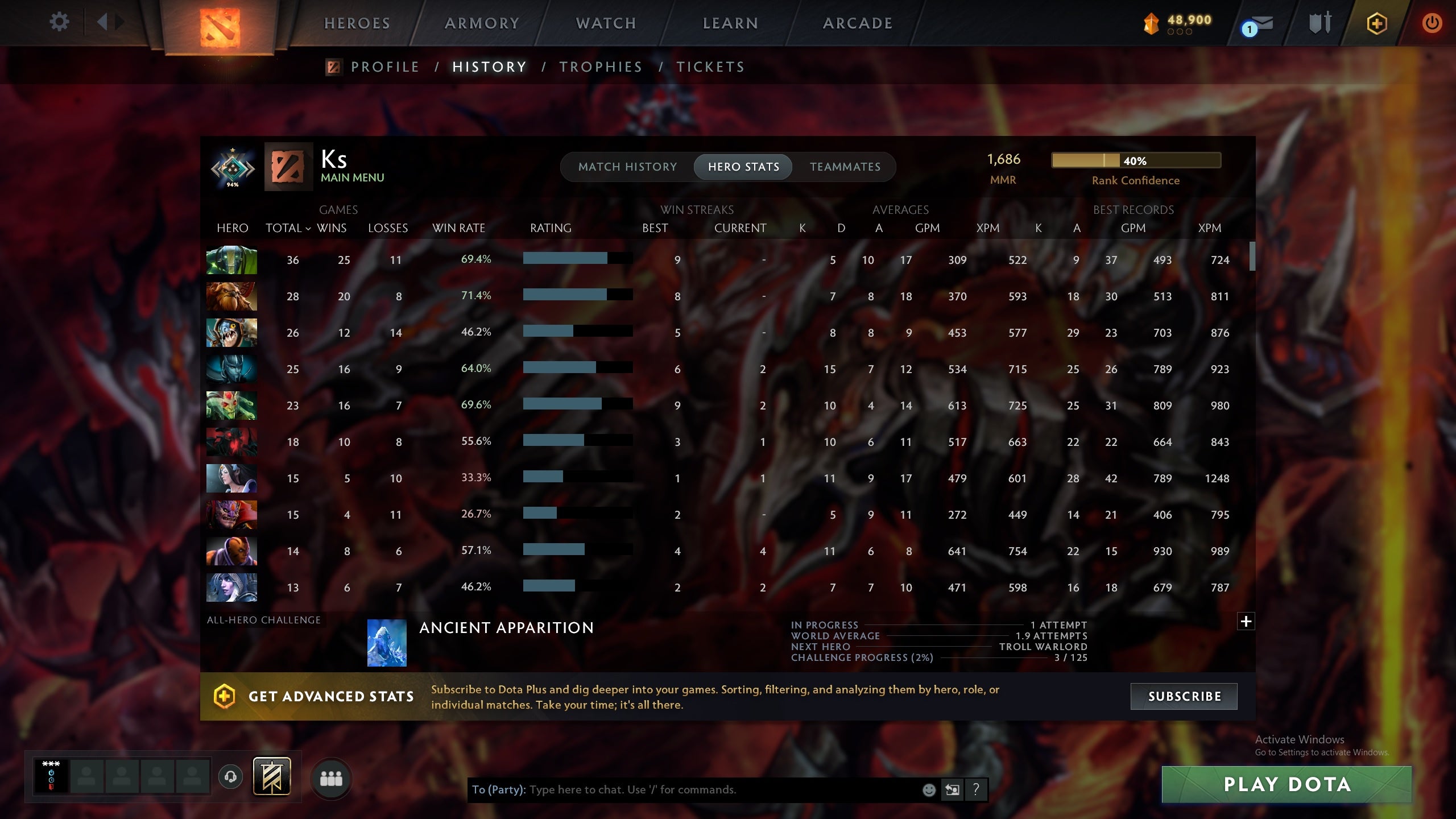Open the armory shield-and-sword icon
This screenshot has height=819, width=1456.
pos(1320,23)
